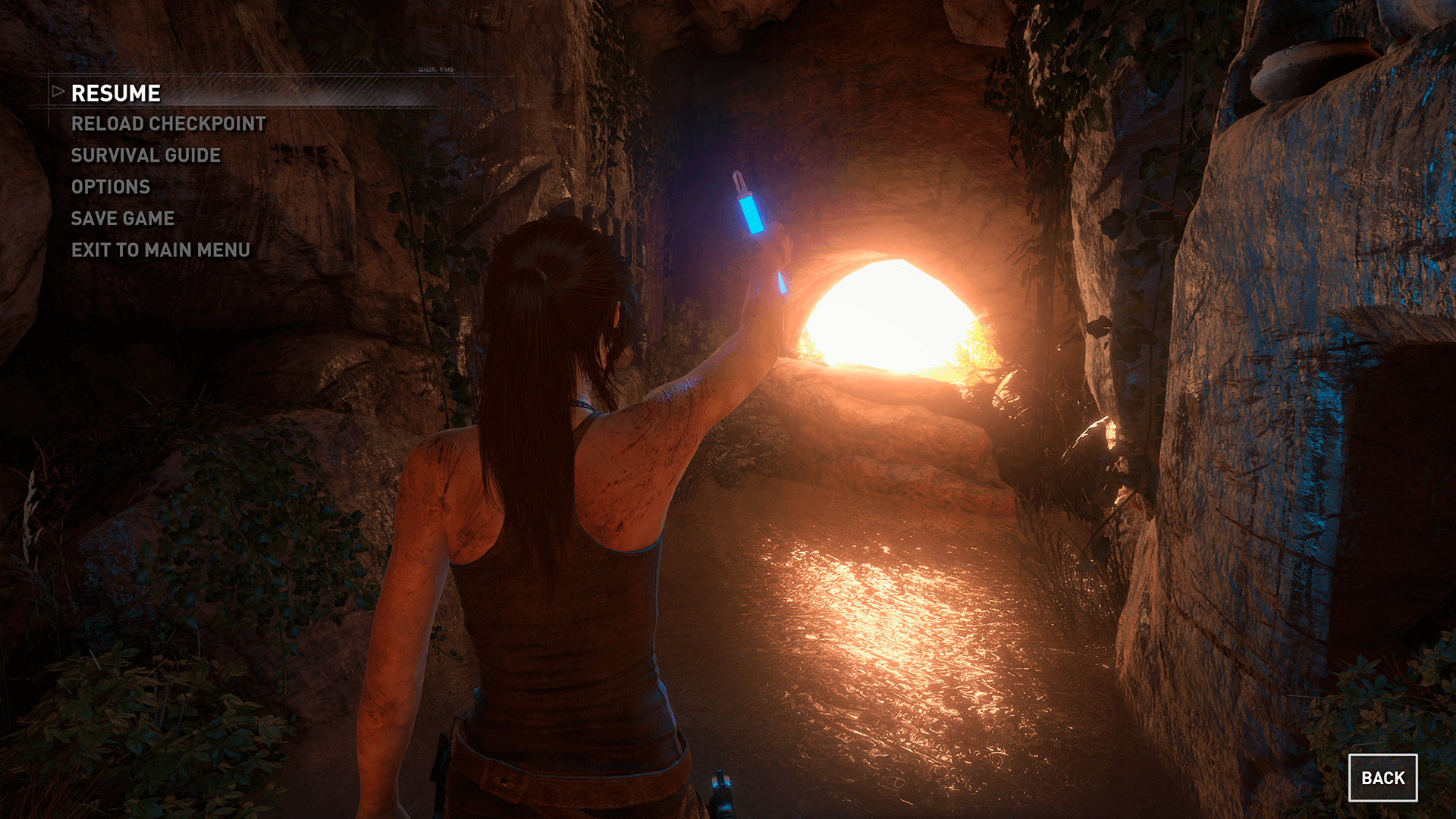
Task: Exit to Main Menu
Action: pos(161,250)
